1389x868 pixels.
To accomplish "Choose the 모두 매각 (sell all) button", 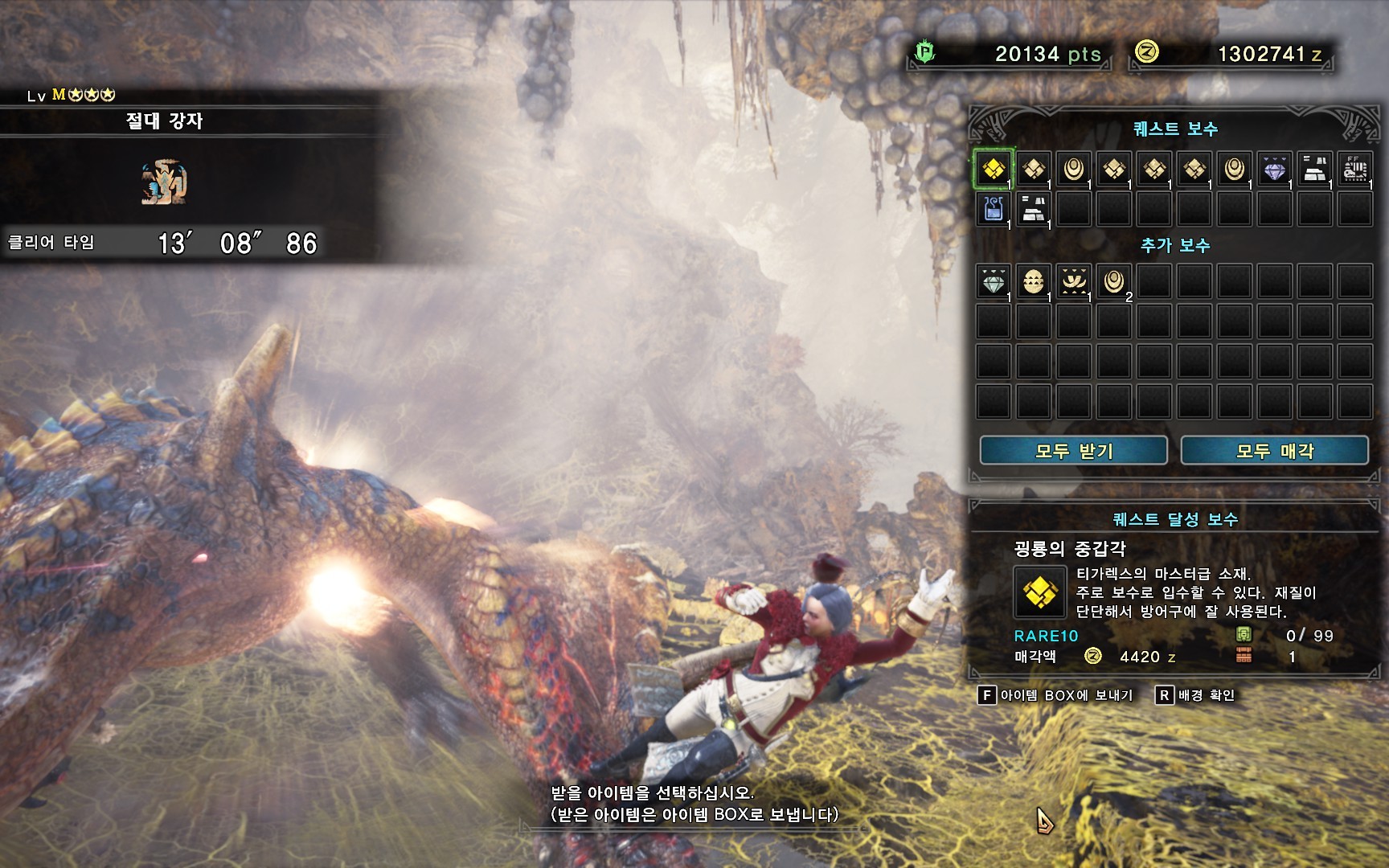I will click(1274, 451).
